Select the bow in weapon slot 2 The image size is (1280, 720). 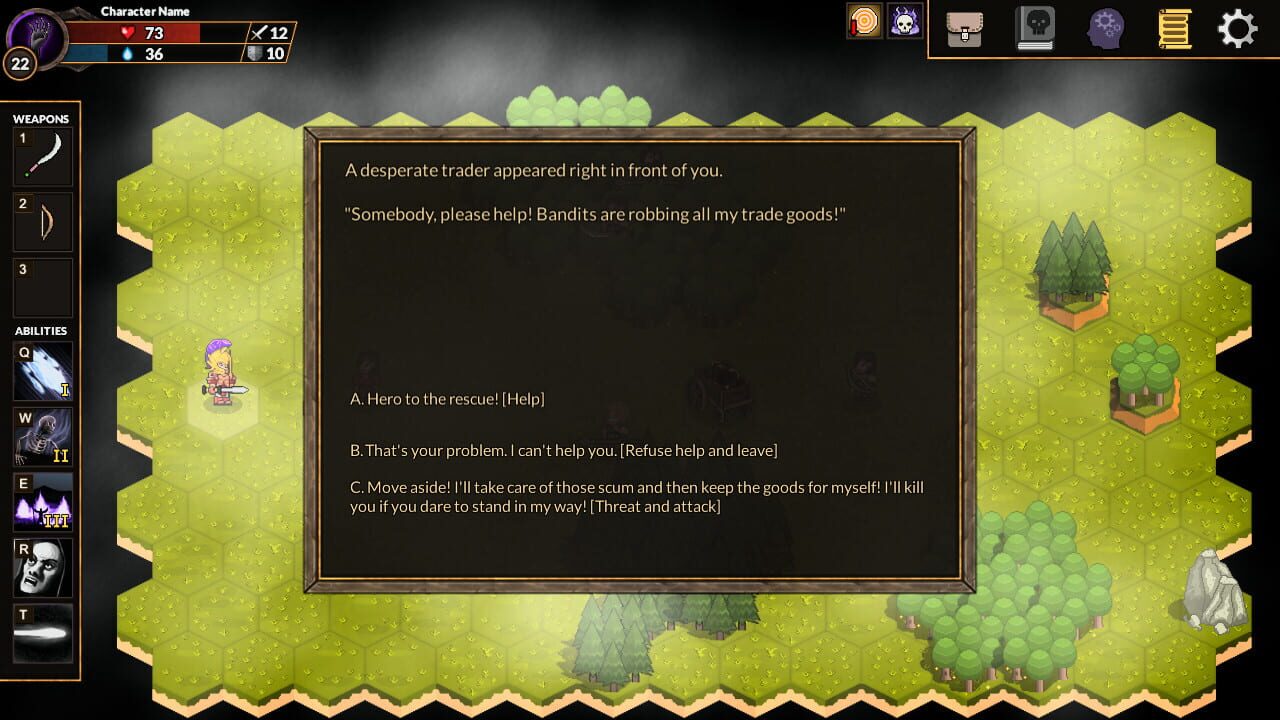point(41,221)
